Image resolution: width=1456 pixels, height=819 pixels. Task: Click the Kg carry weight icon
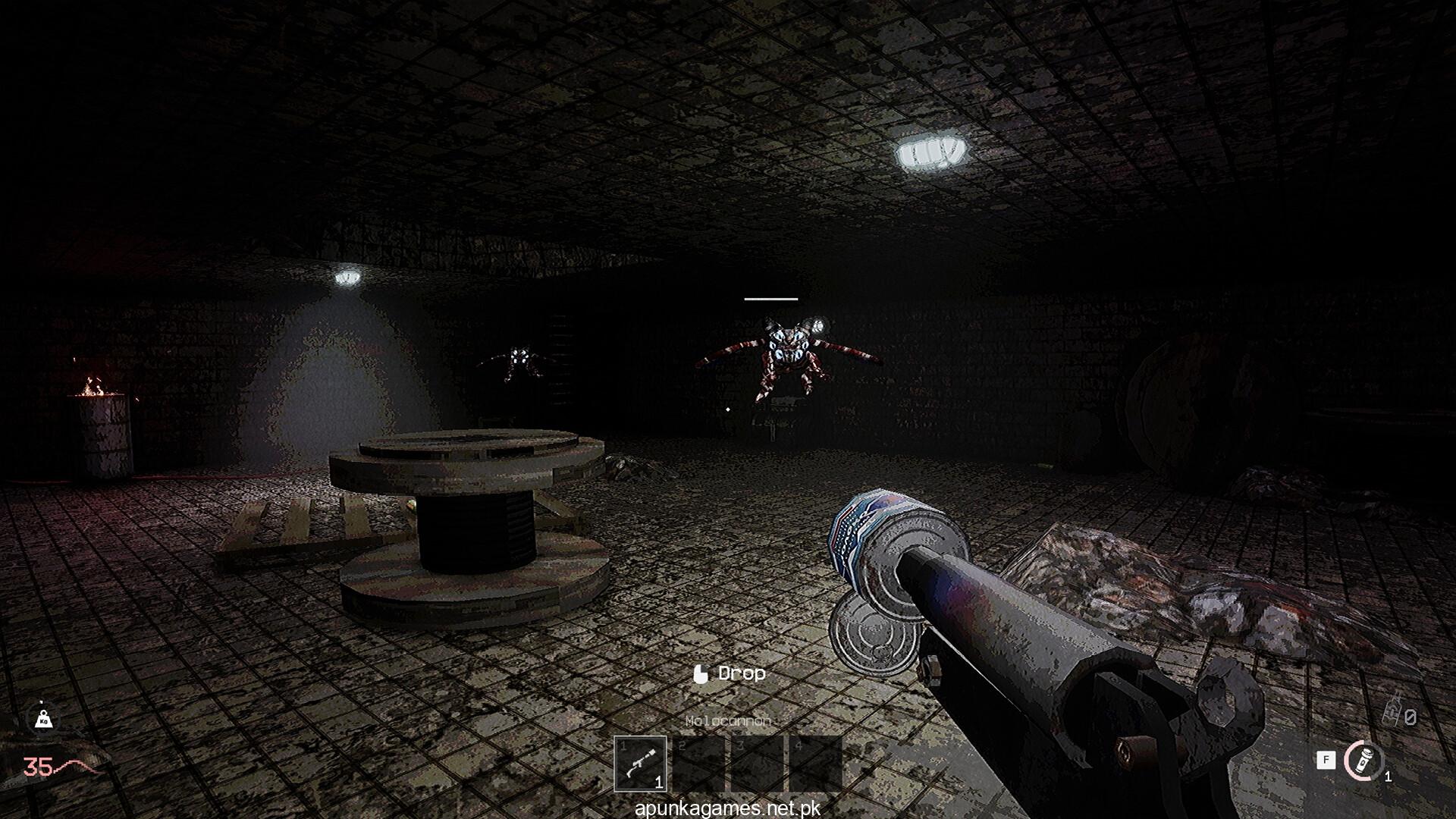(x=42, y=719)
